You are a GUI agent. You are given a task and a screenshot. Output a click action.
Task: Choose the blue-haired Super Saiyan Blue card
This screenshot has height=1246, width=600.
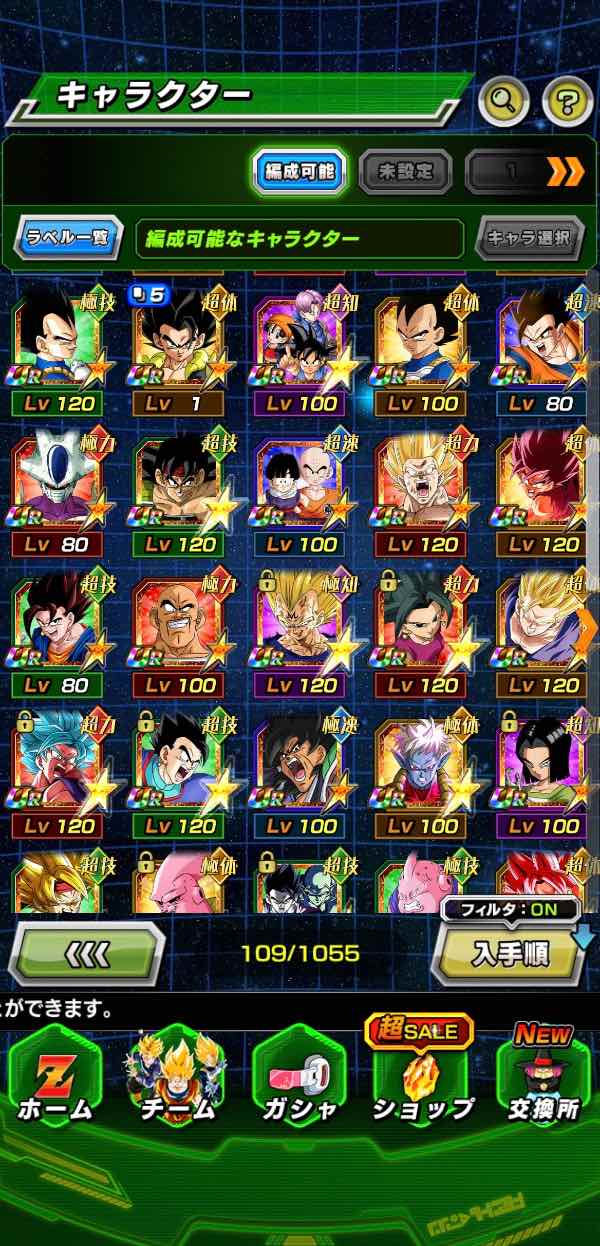point(58,771)
